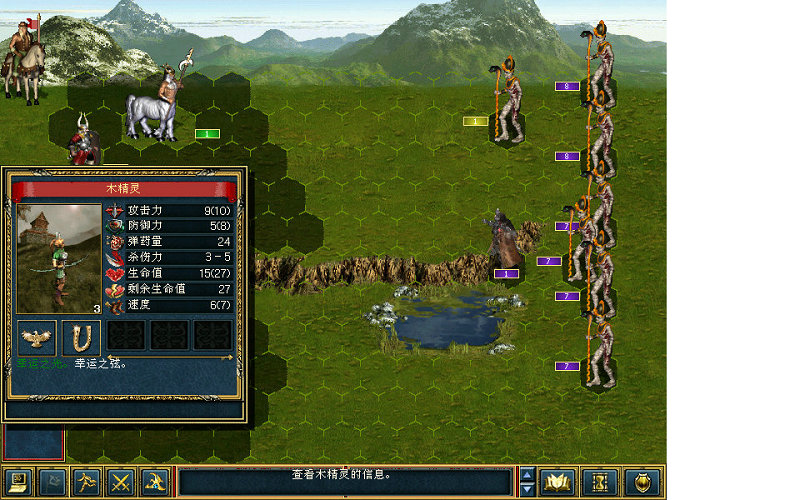Click the eagle morale icon
800x500 pixels.
click(38, 337)
